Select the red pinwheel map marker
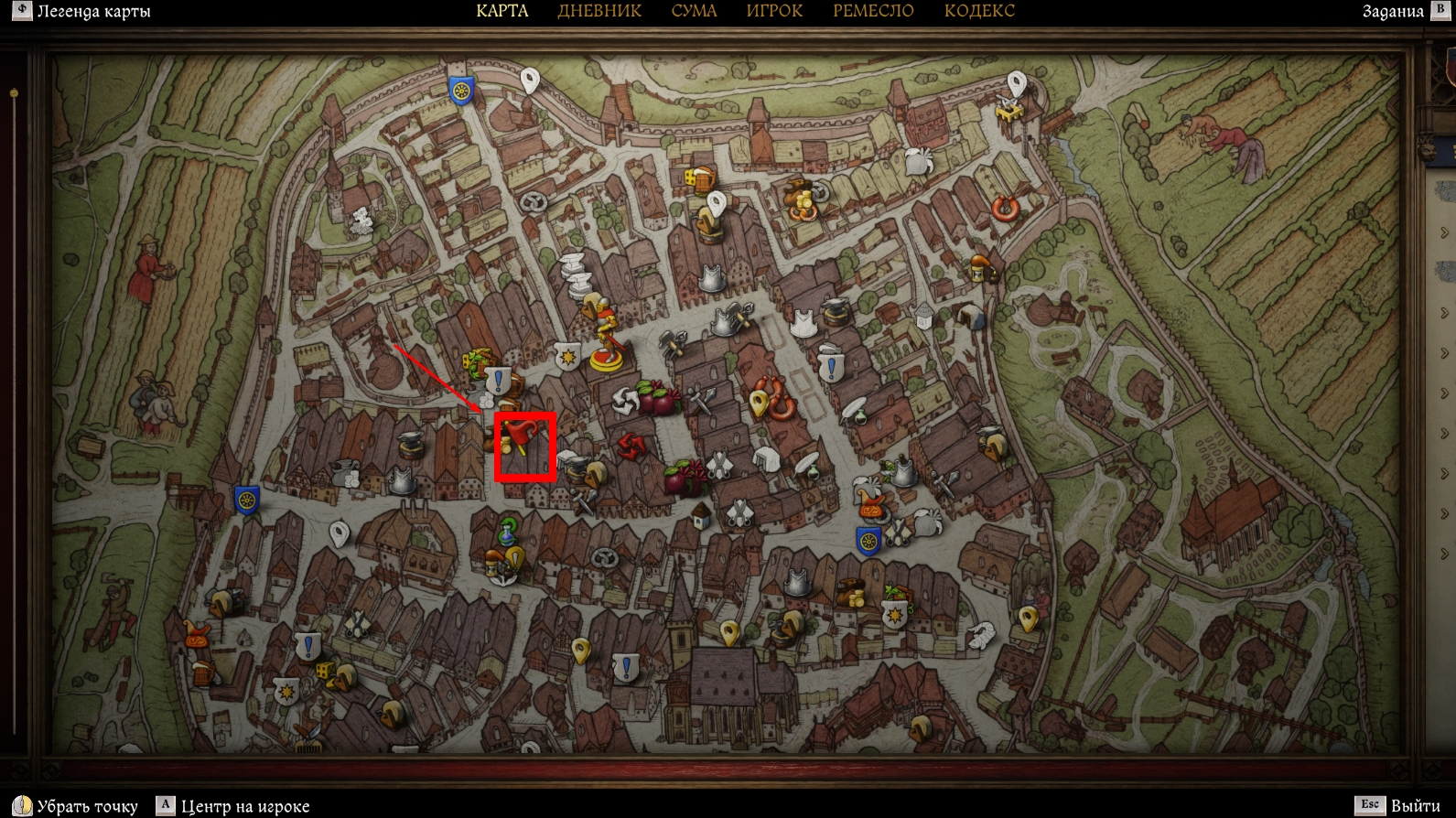The width and height of the screenshot is (1456, 818). pos(631,446)
